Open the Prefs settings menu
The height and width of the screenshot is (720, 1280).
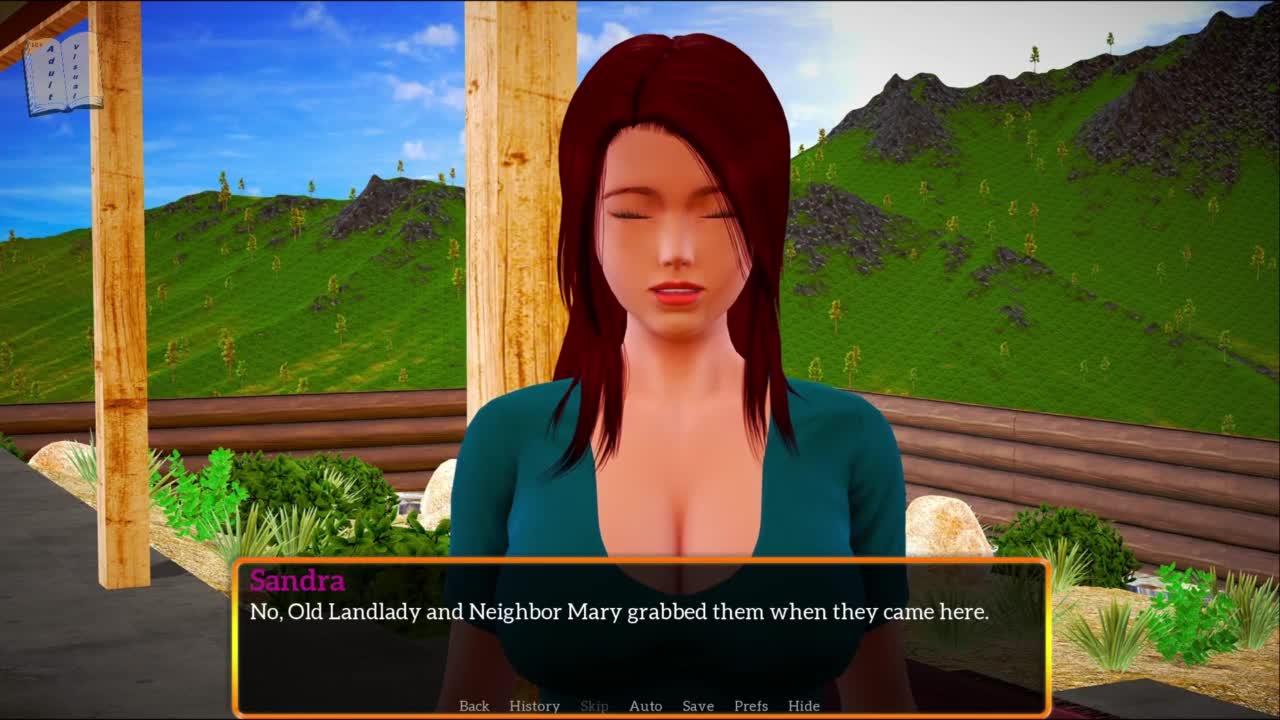click(x=751, y=706)
